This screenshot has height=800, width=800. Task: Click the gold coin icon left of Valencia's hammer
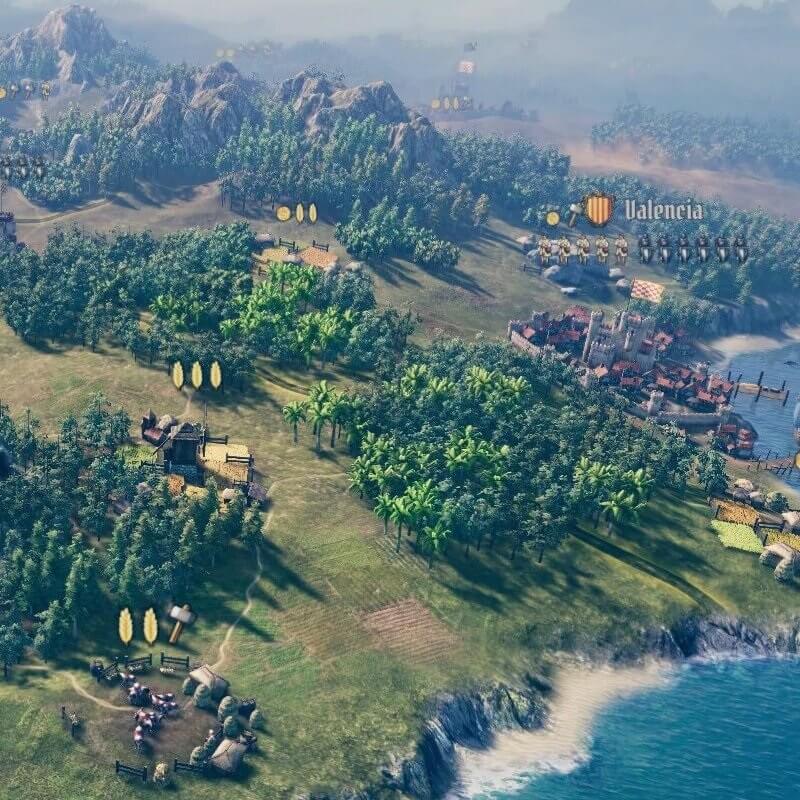553,218
